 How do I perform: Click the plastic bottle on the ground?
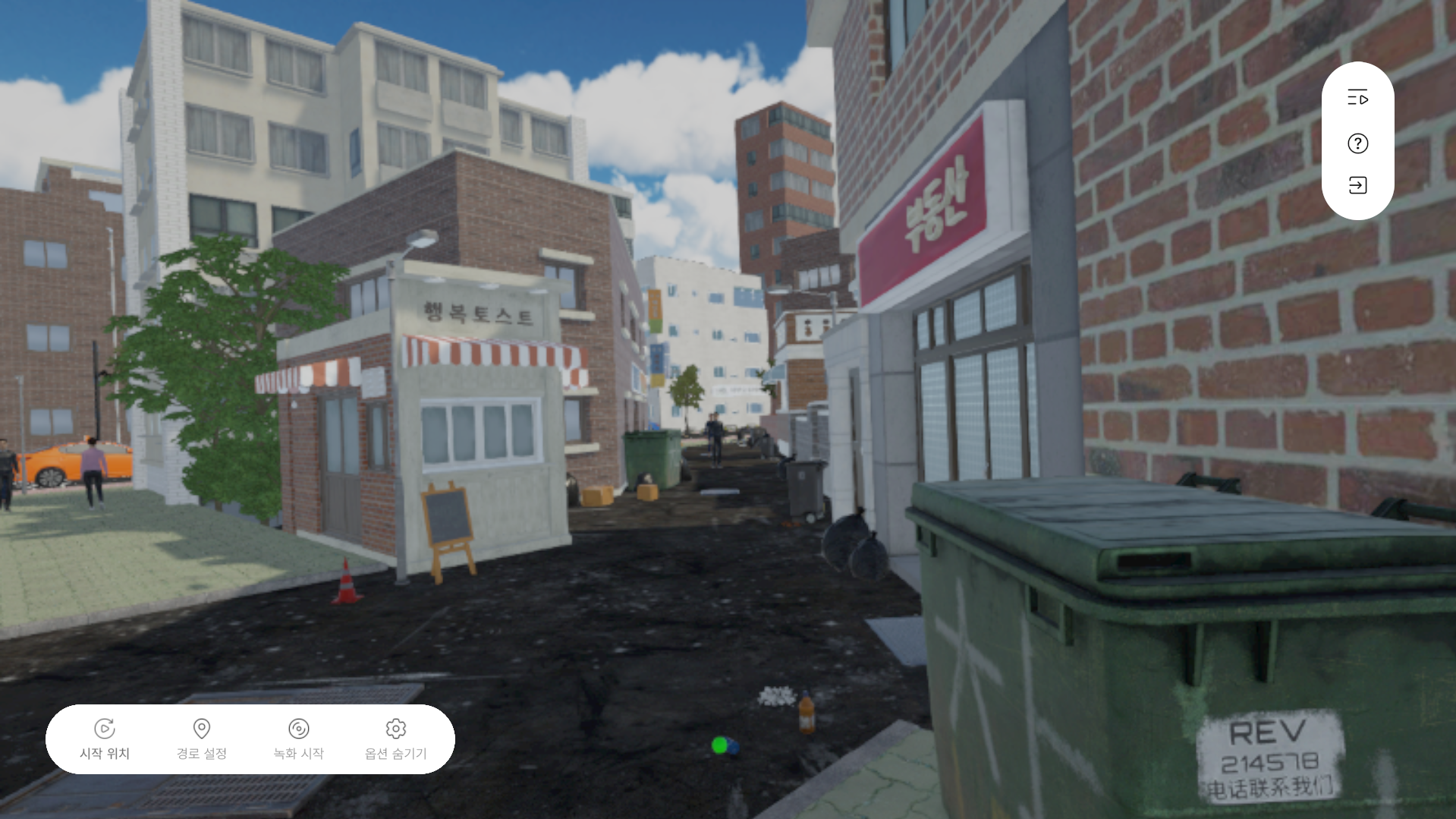point(806,713)
